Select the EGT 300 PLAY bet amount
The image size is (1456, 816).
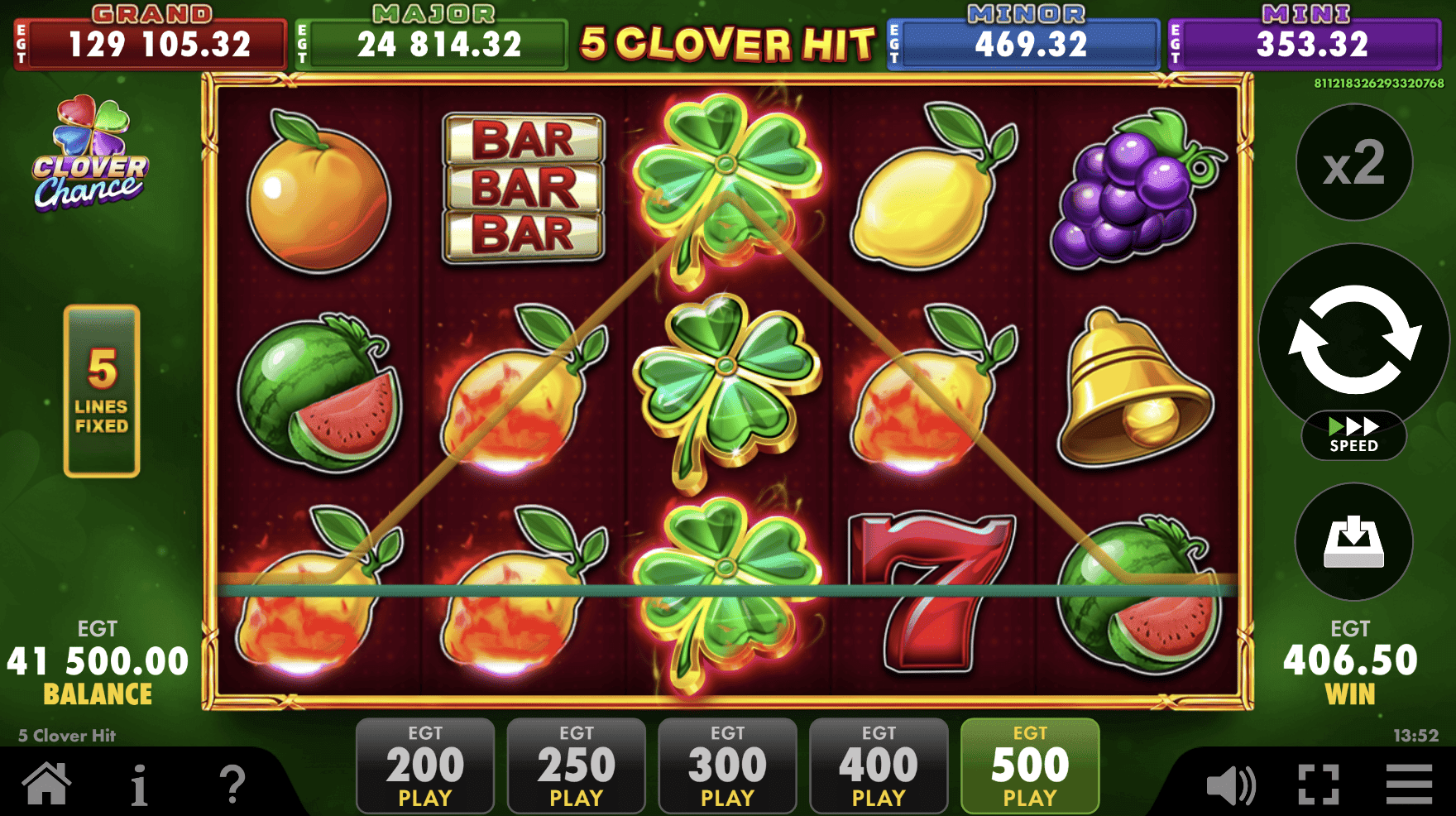727,764
